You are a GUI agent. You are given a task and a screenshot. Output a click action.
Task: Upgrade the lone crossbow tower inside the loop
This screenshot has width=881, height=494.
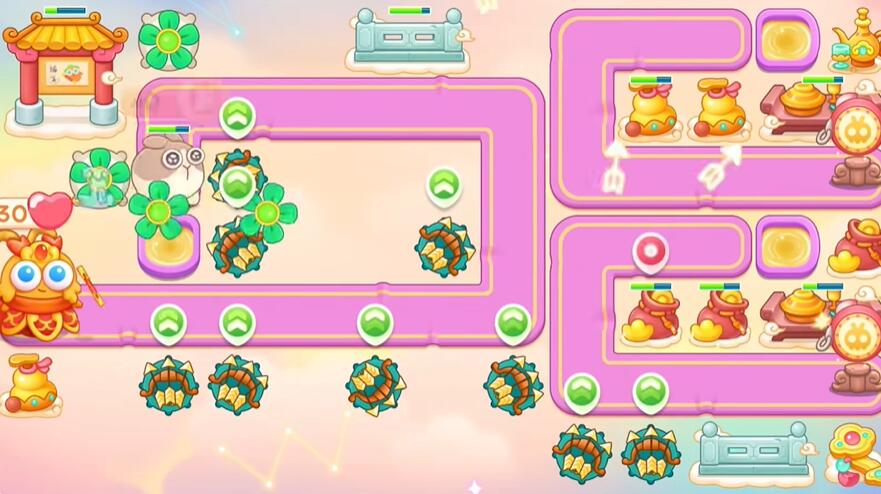coord(443,185)
